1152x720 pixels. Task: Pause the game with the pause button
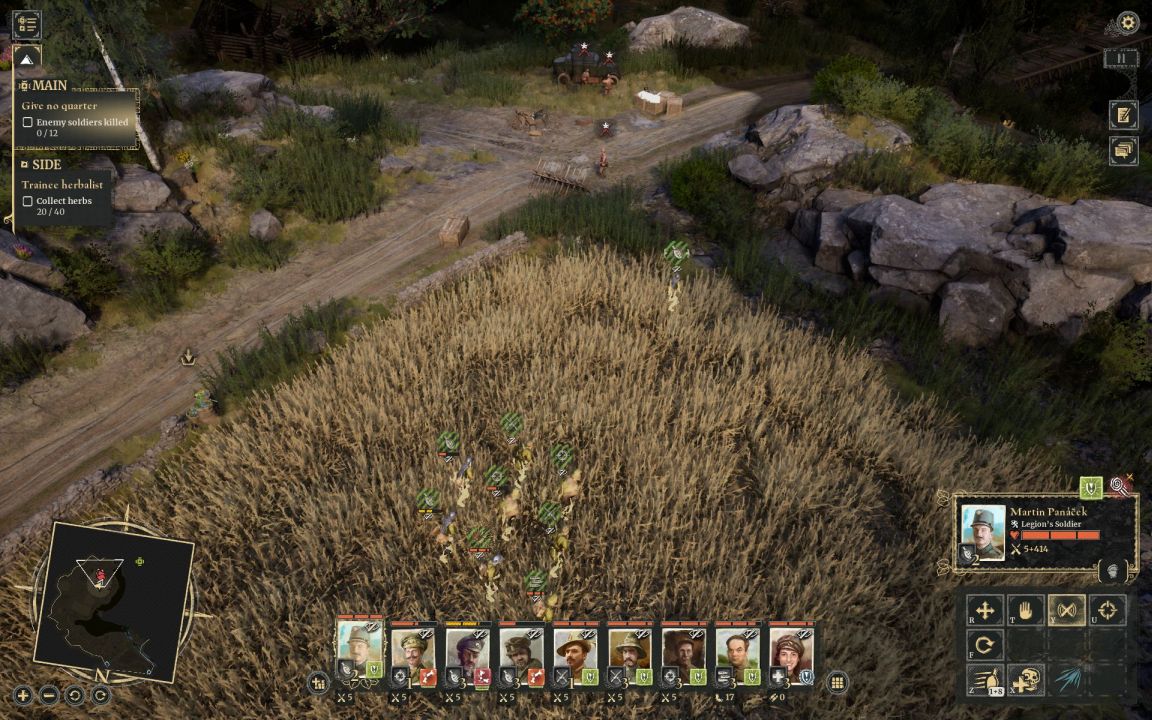[1121, 59]
